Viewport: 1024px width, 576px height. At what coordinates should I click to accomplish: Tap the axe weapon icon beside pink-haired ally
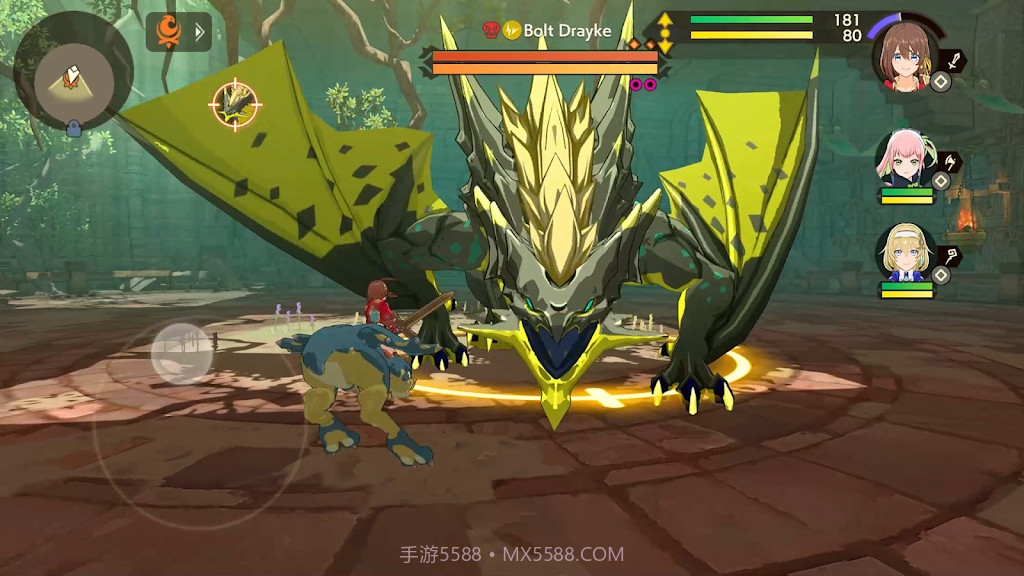point(951,161)
